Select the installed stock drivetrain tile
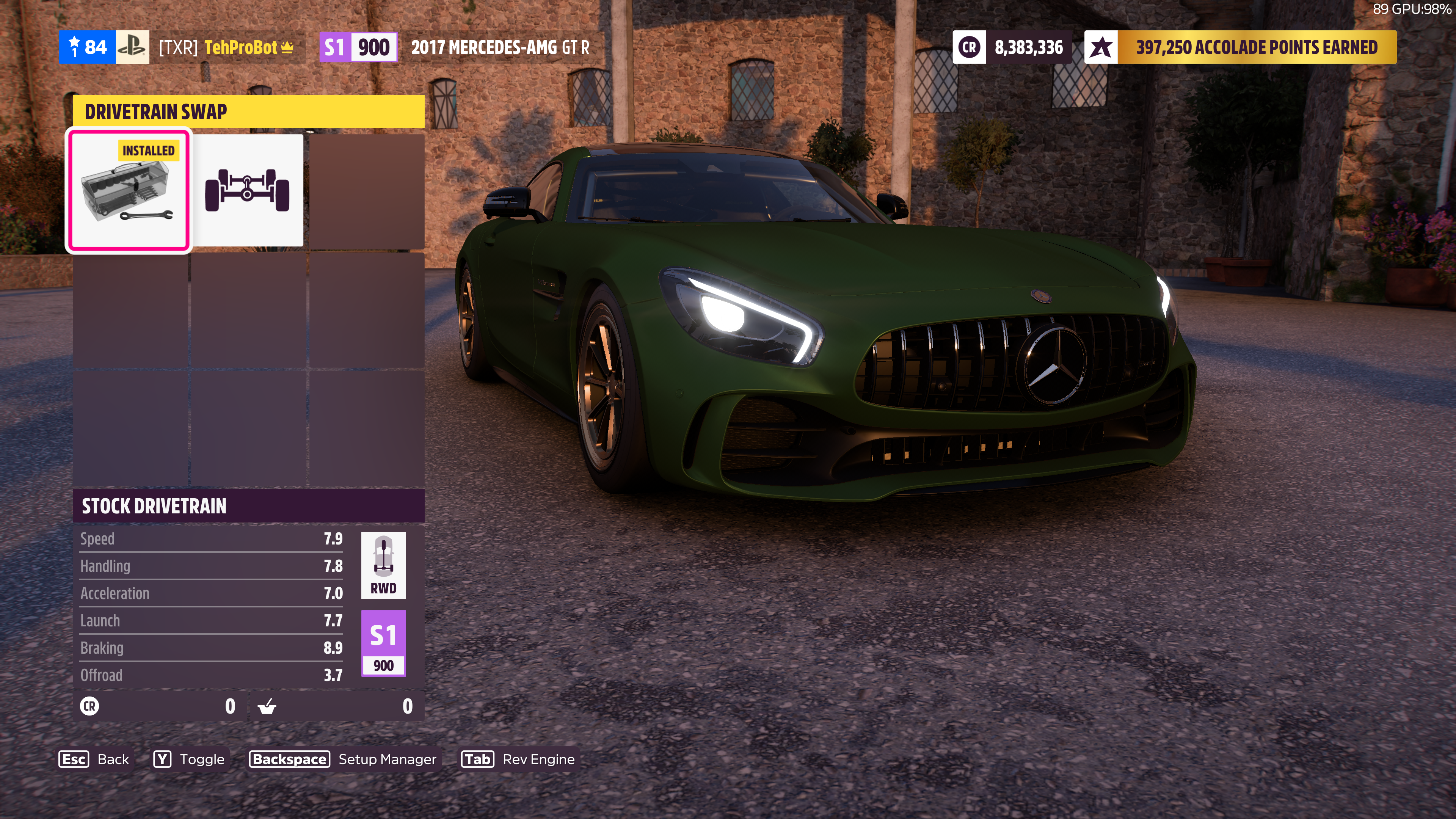 (129, 191)
